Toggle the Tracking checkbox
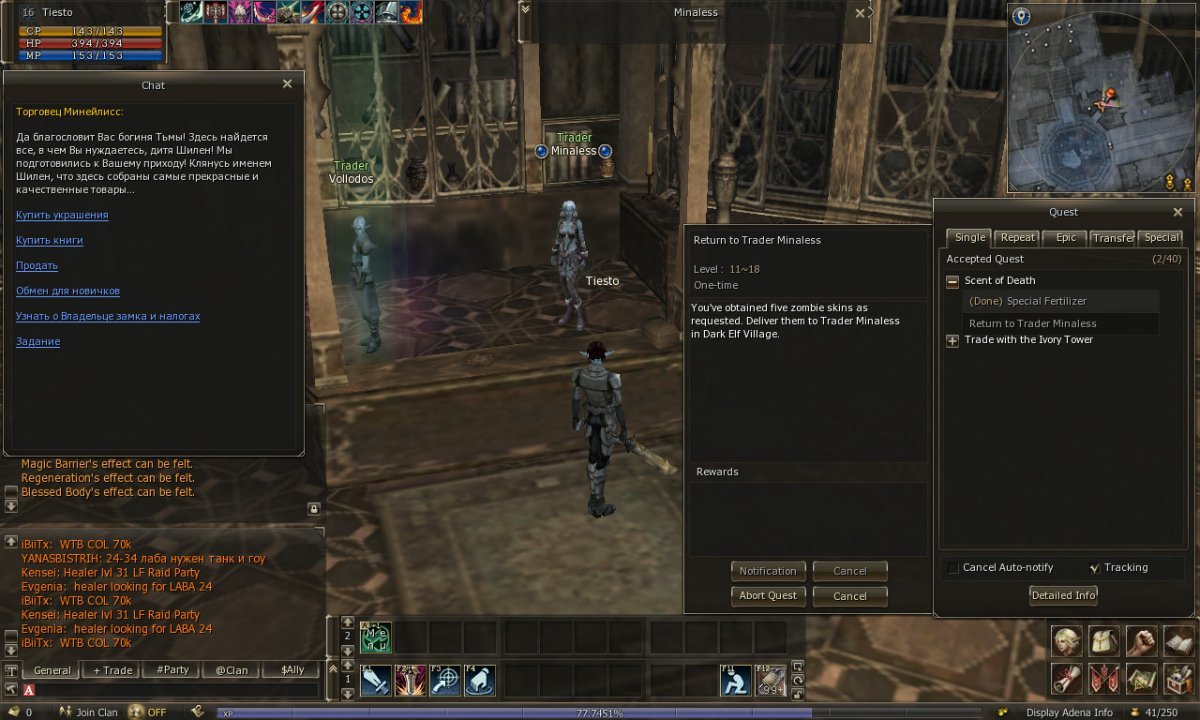Image resolution: width=1200 pixels, height=720 pixels. tap(1094, 568)
